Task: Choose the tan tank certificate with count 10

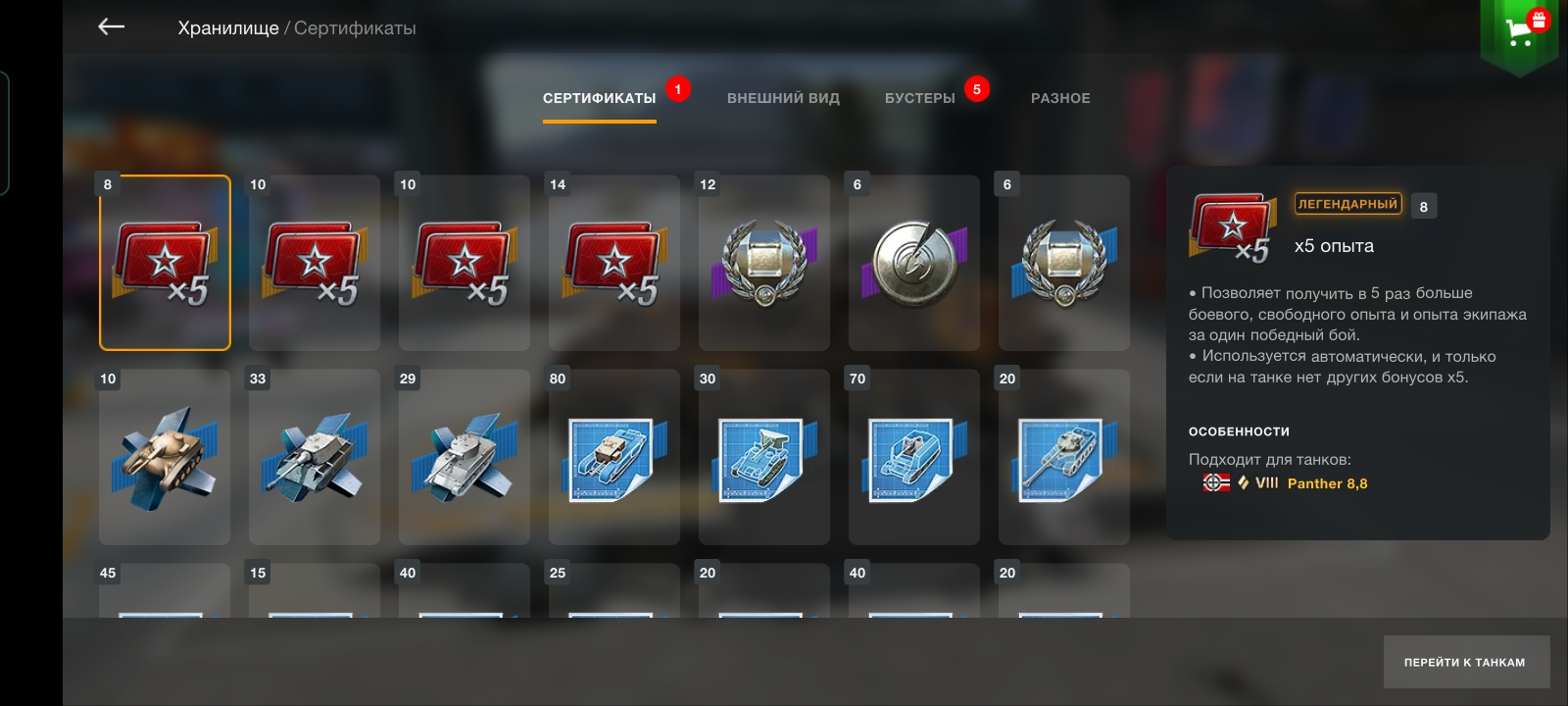Action: pyautogui.click(x=165, y=457)
